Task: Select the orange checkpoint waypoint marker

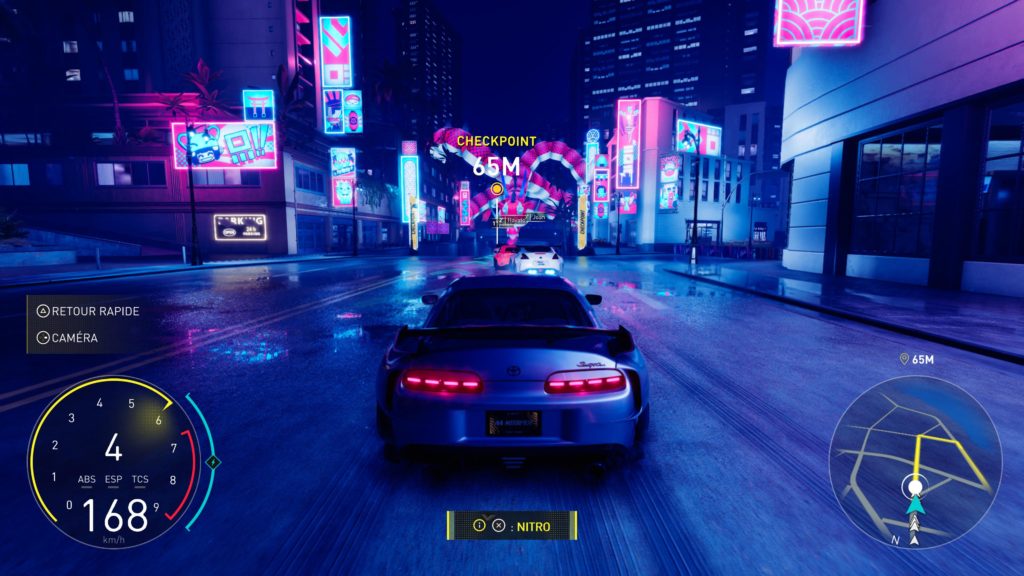Action: pos(496,187)
